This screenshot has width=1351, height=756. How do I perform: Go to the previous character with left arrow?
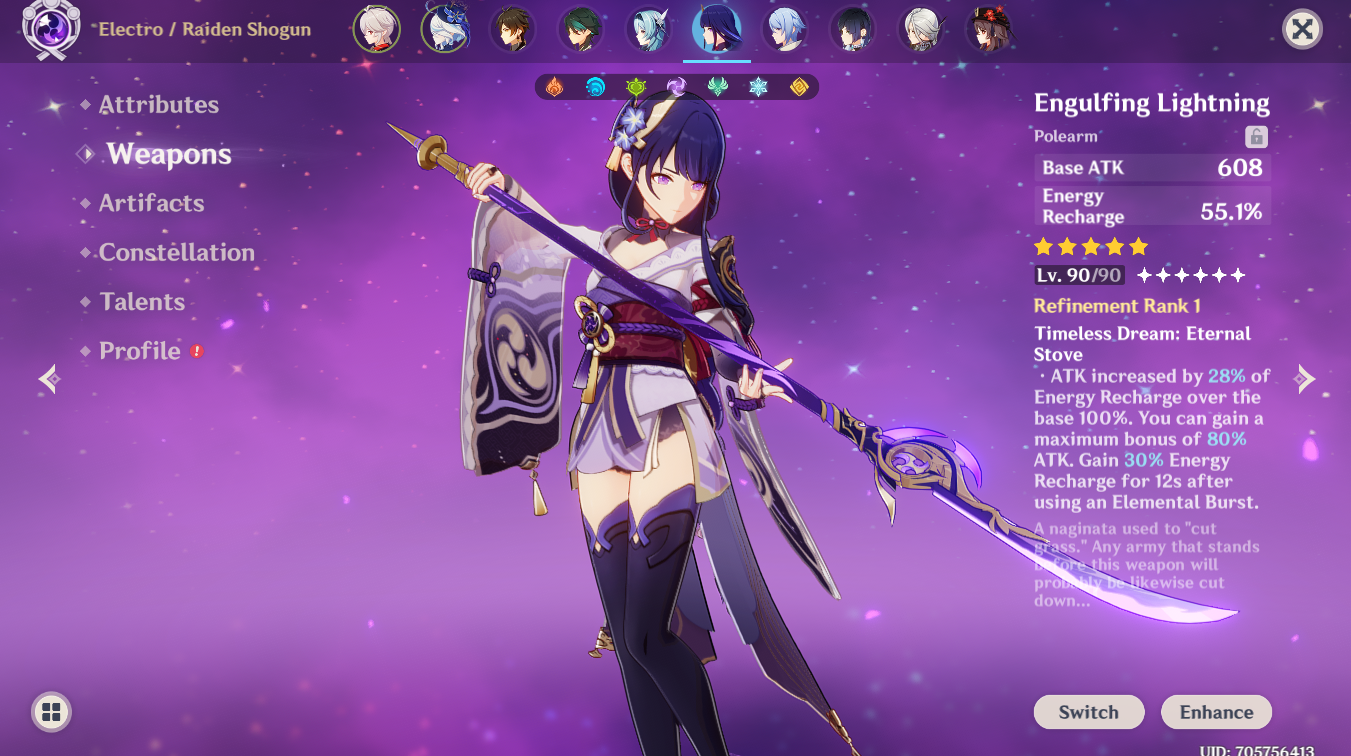(x=48, y=379)
